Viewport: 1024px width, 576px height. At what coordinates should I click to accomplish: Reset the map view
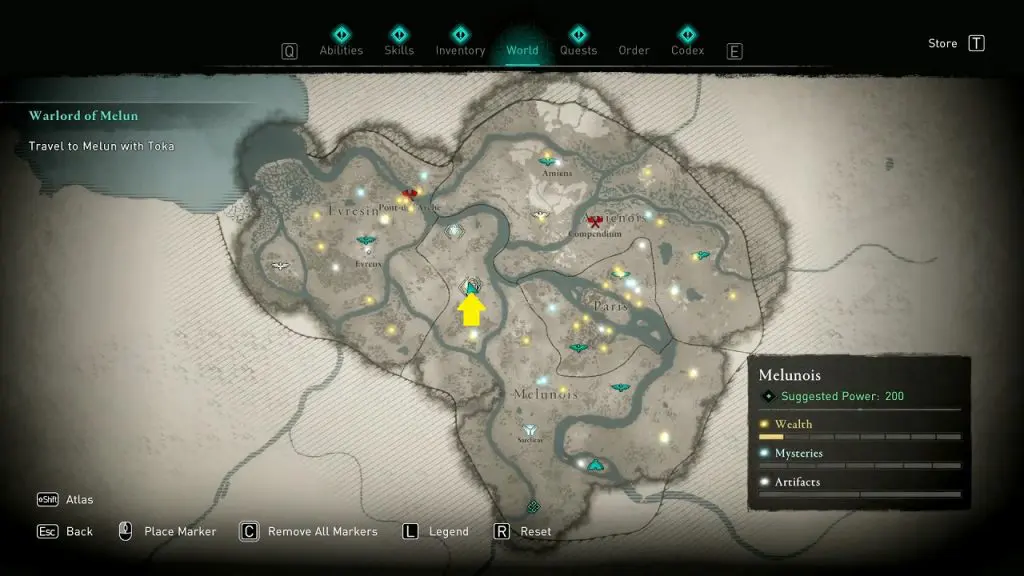coord(535,532)
